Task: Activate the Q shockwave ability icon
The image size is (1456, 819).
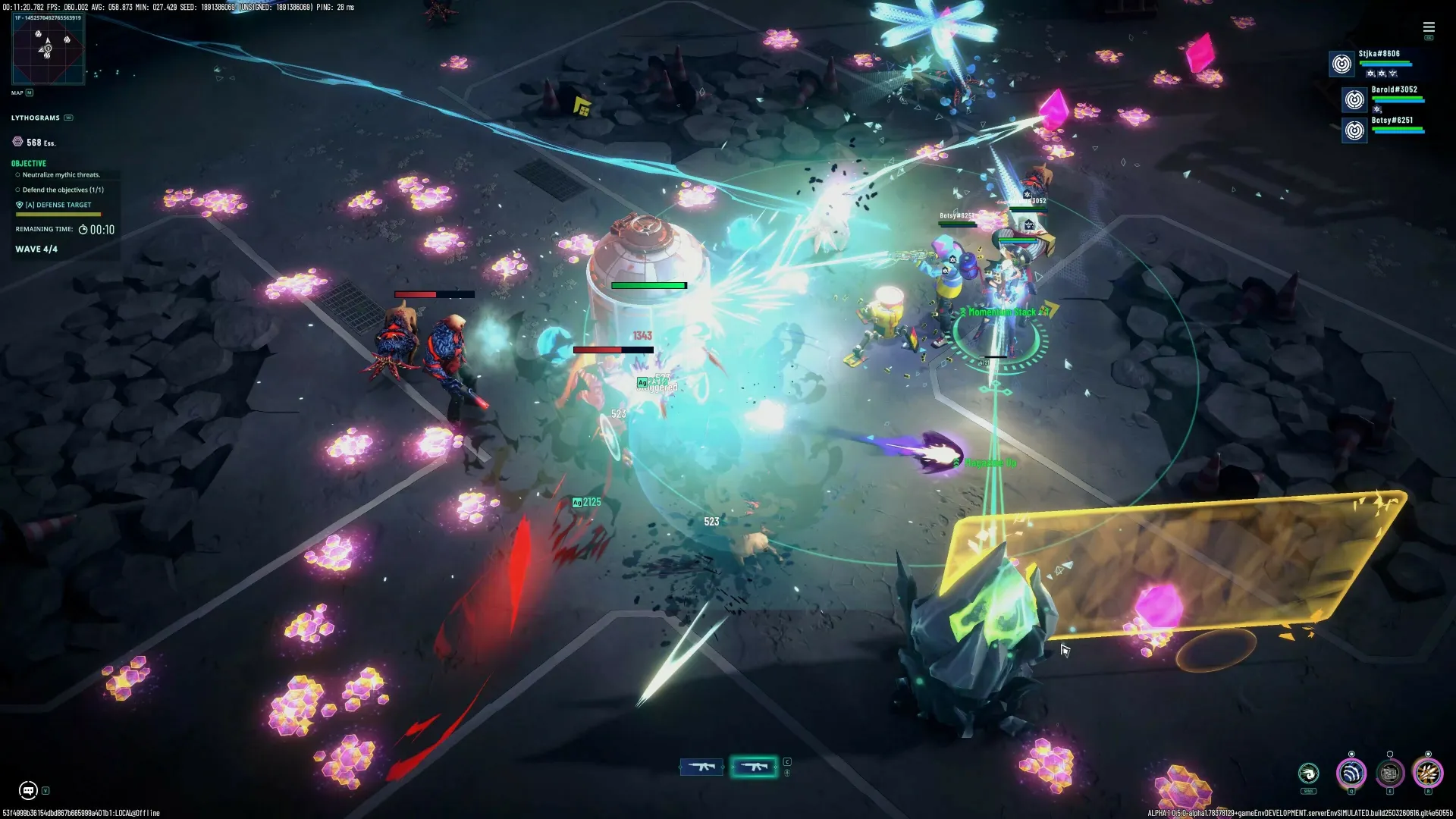Action: pyautogui.click(x=1351, y=773)
